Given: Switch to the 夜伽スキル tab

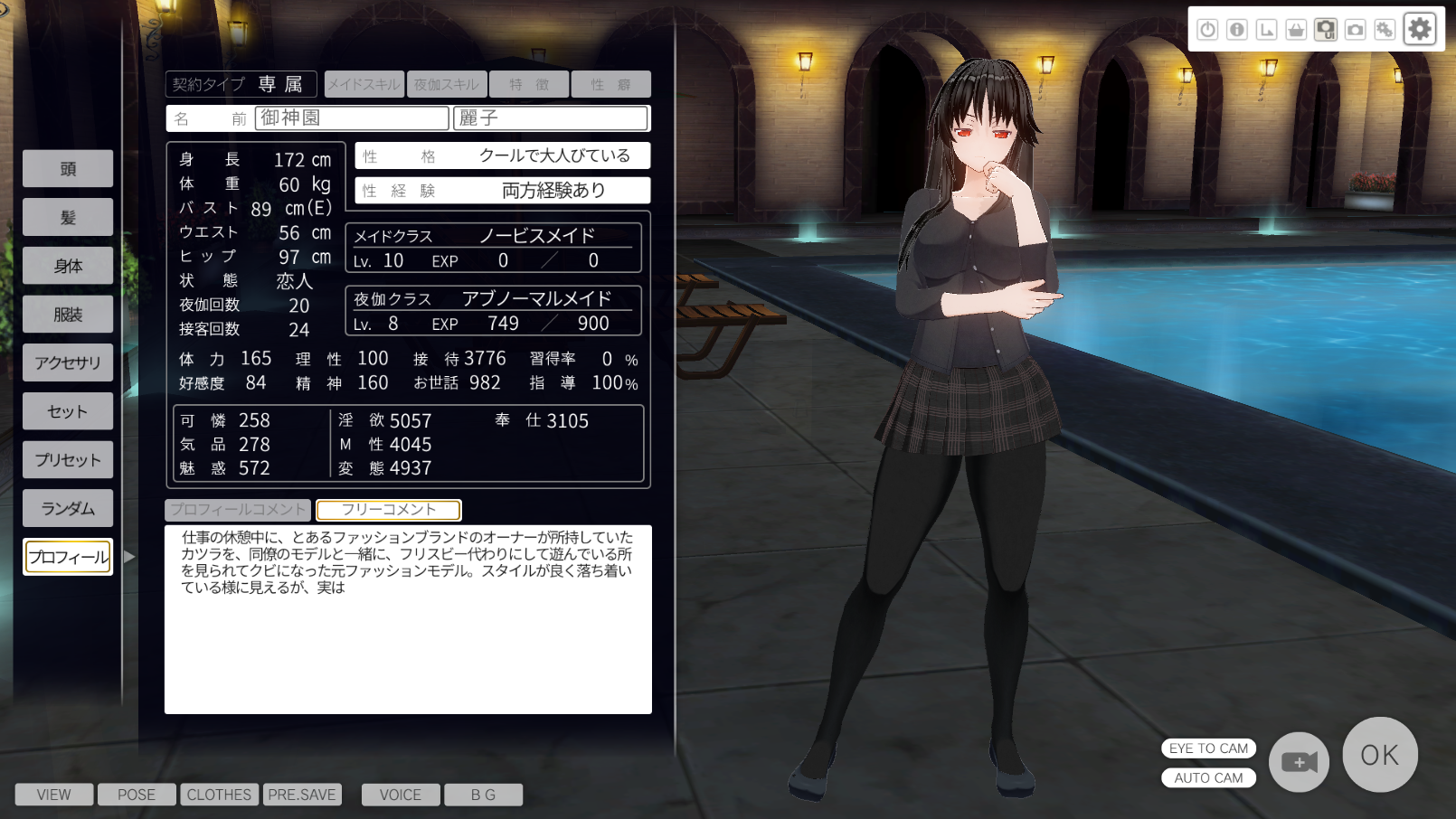Looking at the screenshot, I should click(447, 84).
